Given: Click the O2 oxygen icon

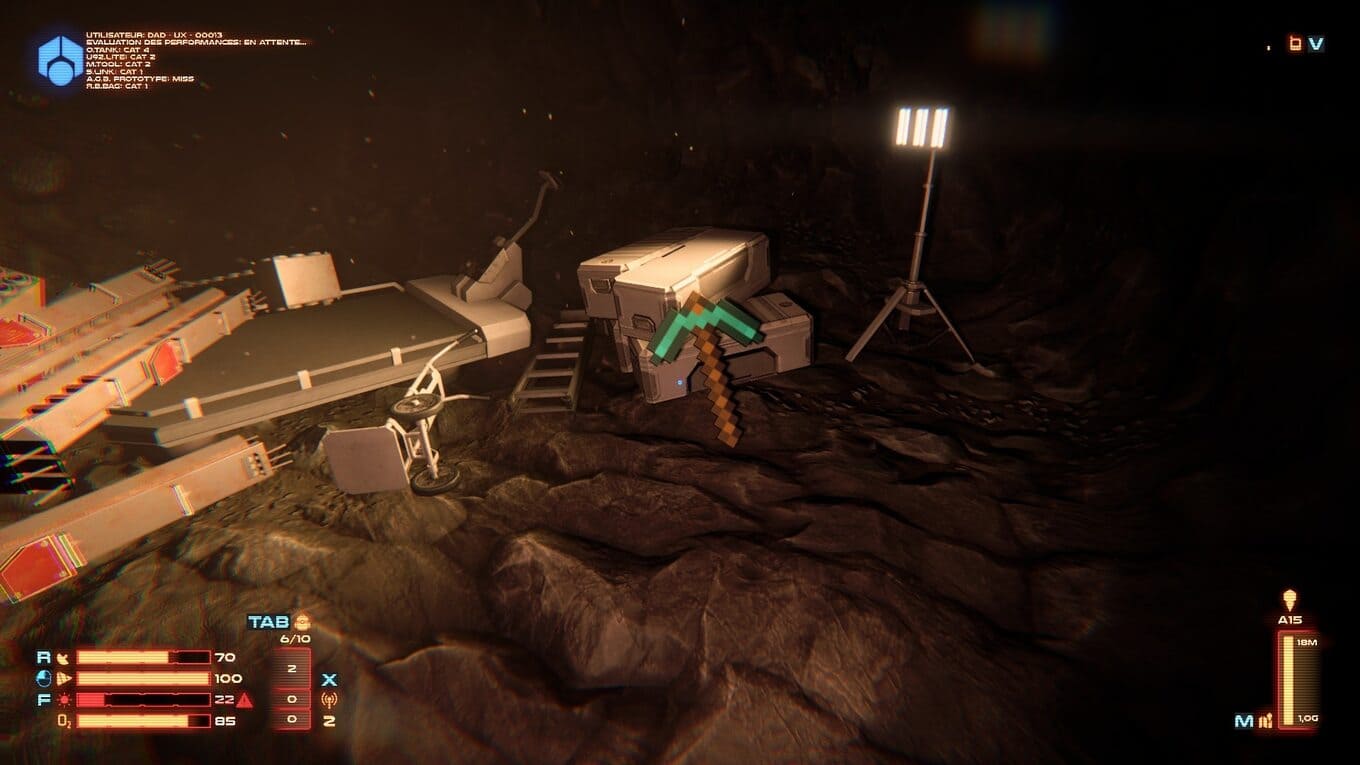Looking at the screenshot, I should (63, 720).
